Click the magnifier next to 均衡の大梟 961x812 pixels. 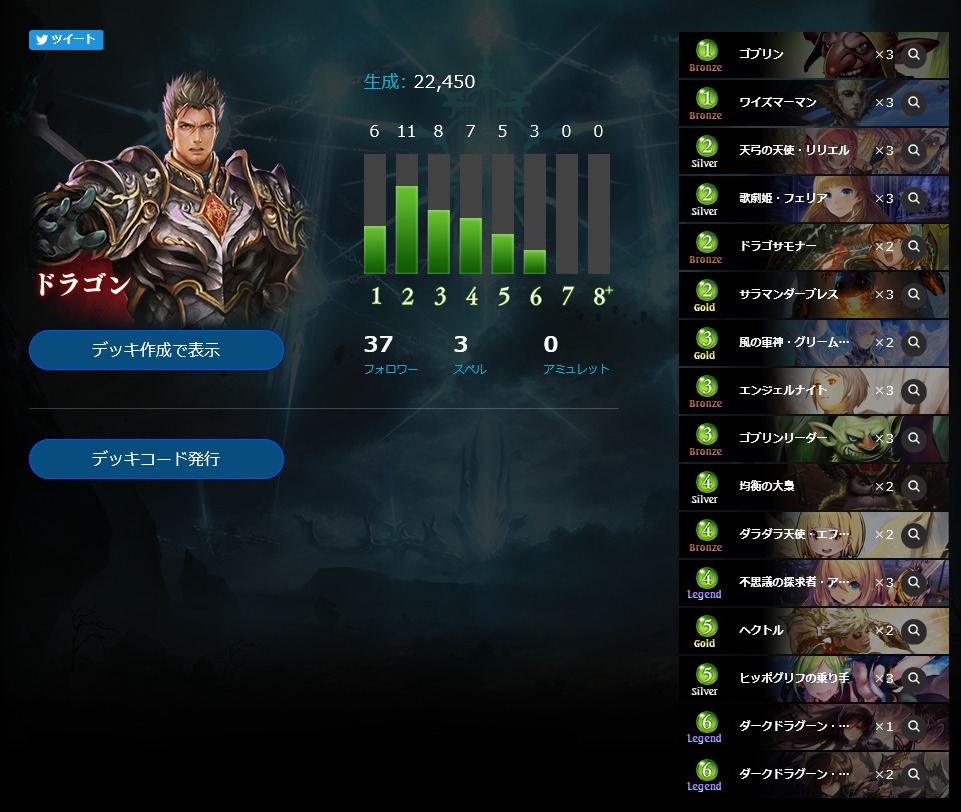click(x=913, y=486)
